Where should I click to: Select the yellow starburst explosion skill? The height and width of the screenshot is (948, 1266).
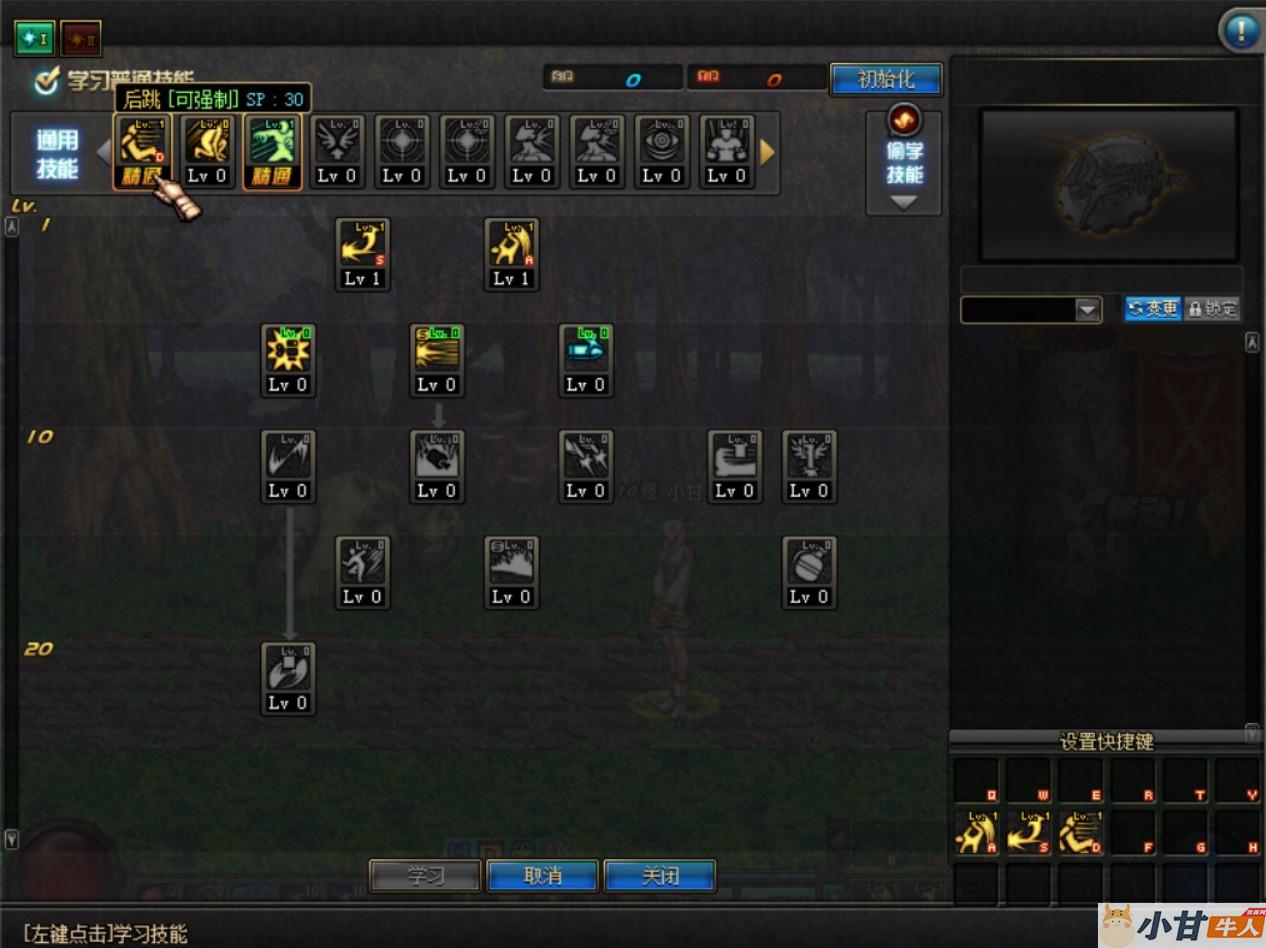click(x=288, y=351)
